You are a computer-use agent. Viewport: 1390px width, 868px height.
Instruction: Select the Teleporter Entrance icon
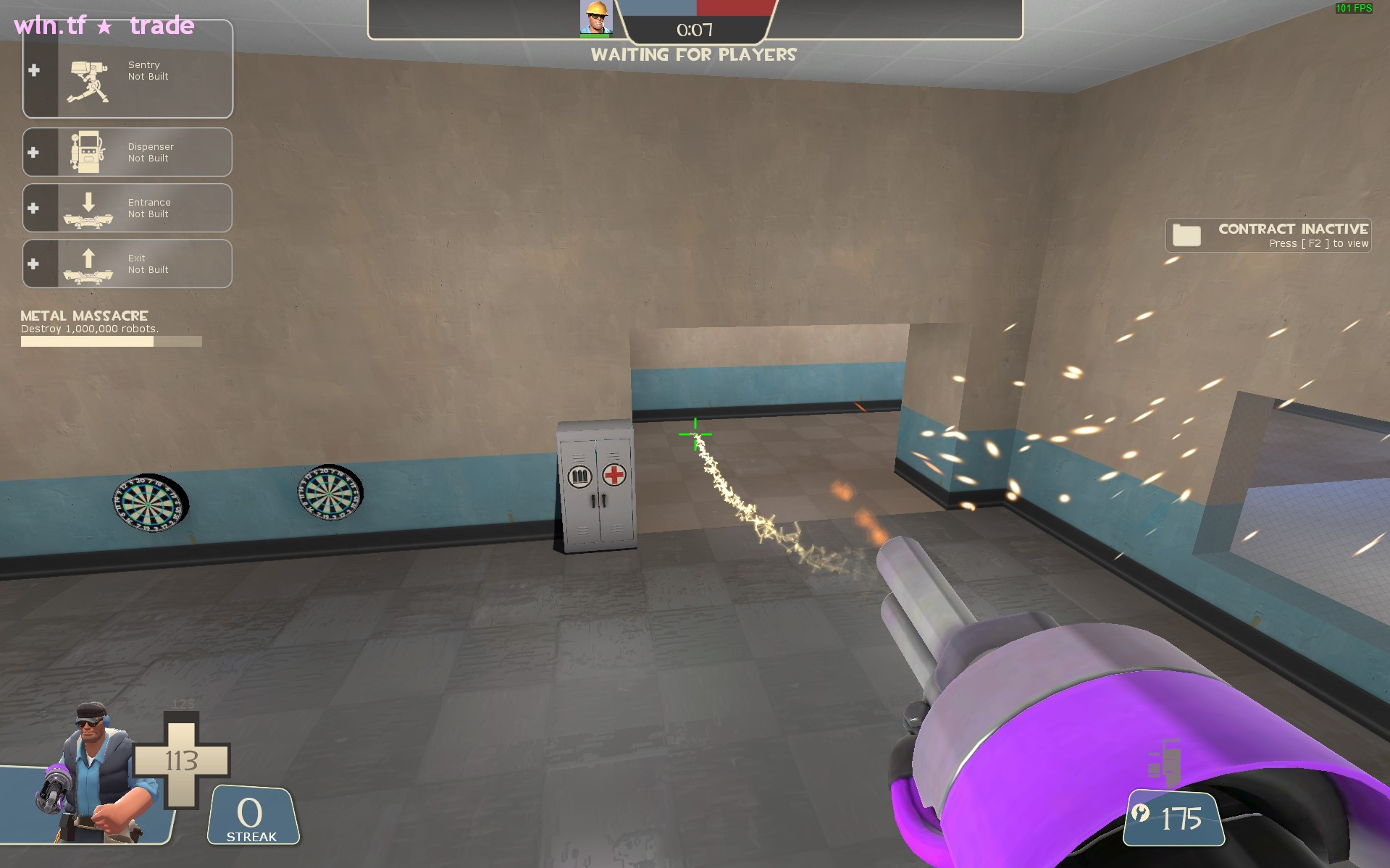pos(88,208)
